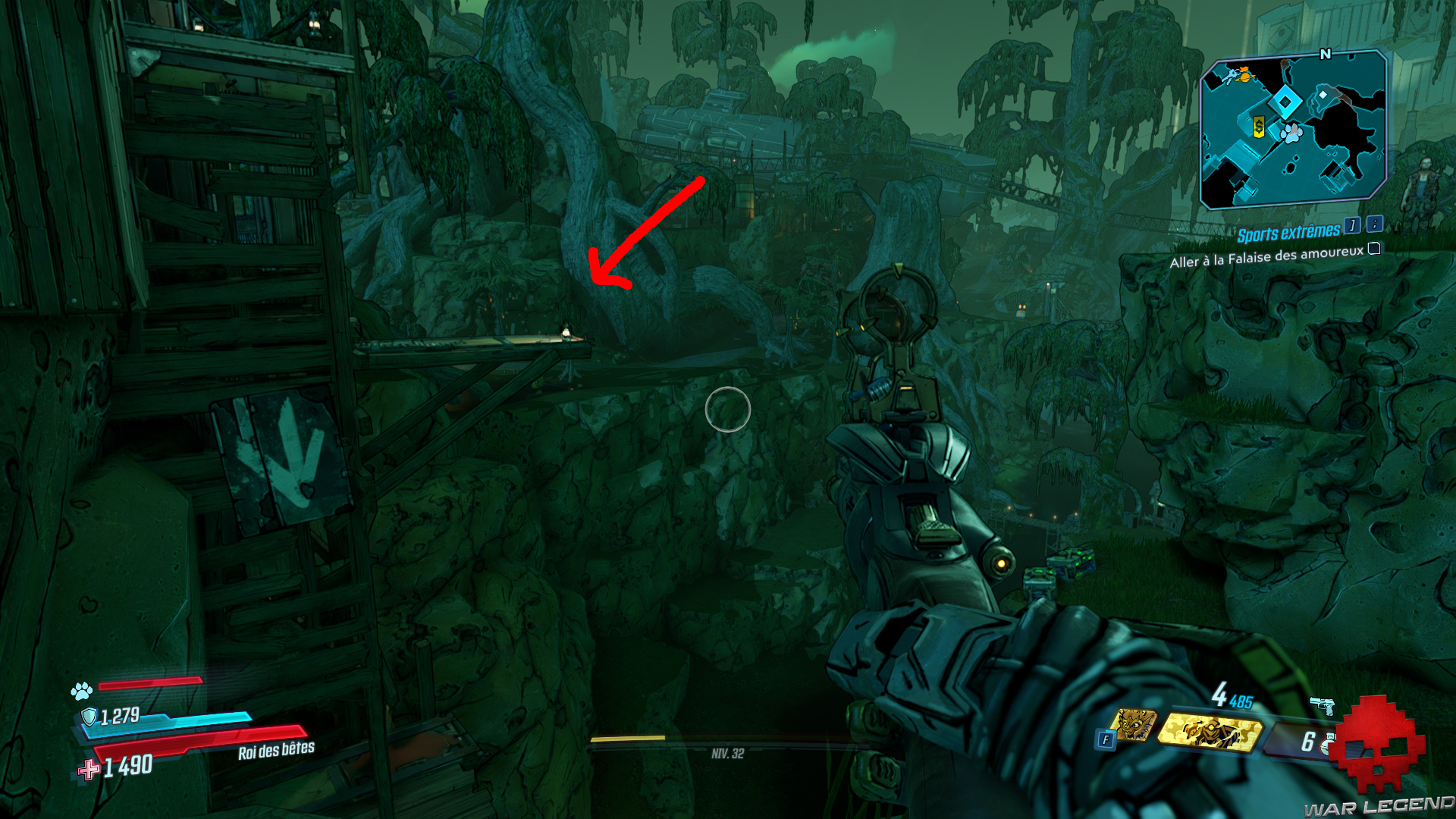Click the N compass marker on the minimap
1456x819 pixels.
pyautogui.click(x=1325, y=54)
